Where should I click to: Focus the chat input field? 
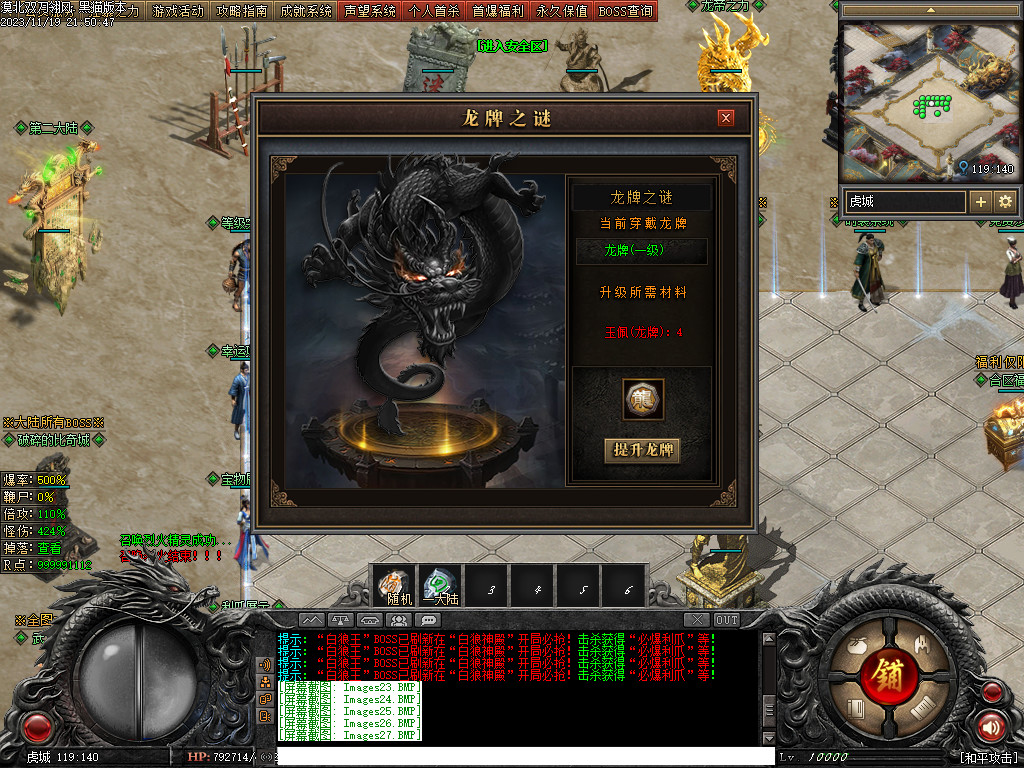(520, 756)
